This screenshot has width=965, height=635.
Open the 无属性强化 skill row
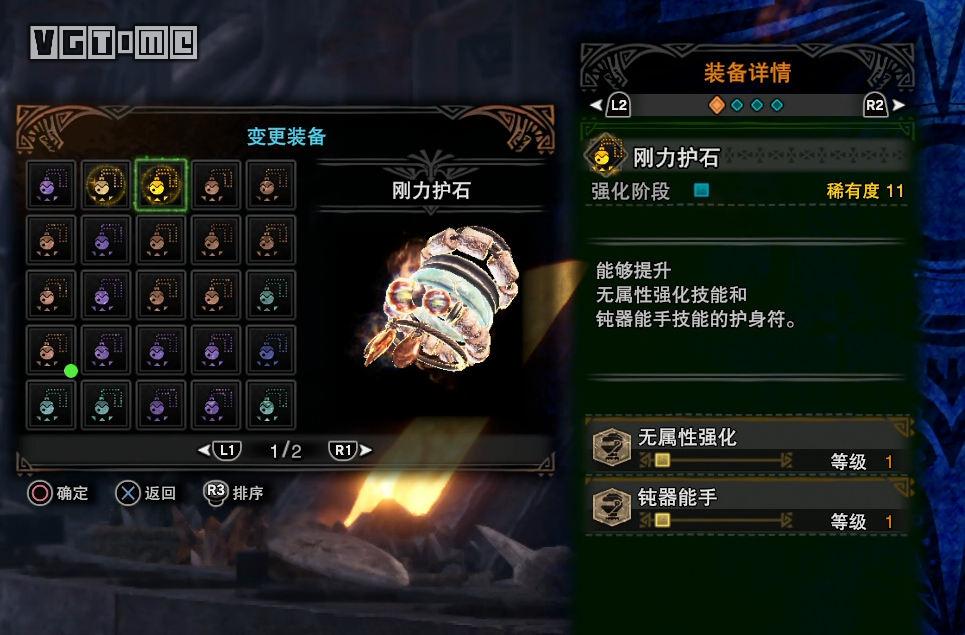(747, 447)
